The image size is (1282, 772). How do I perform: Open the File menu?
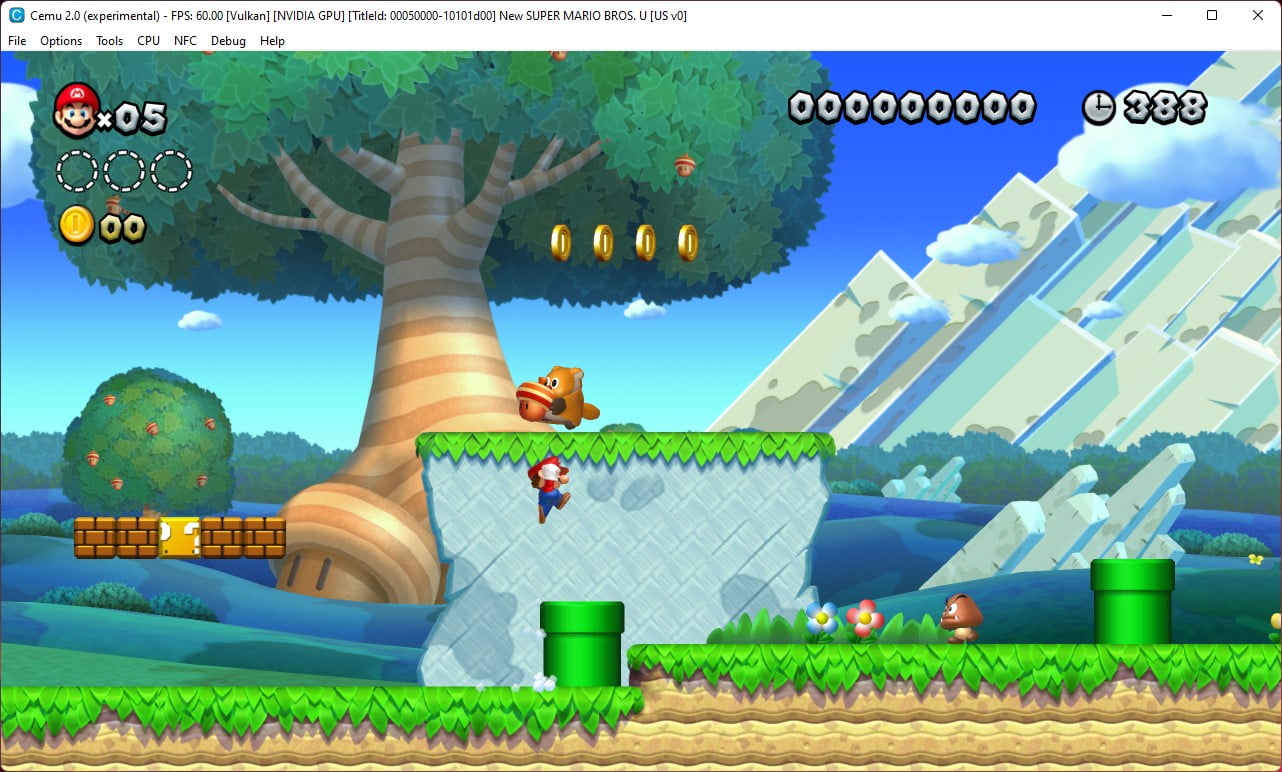click(16, 41)
